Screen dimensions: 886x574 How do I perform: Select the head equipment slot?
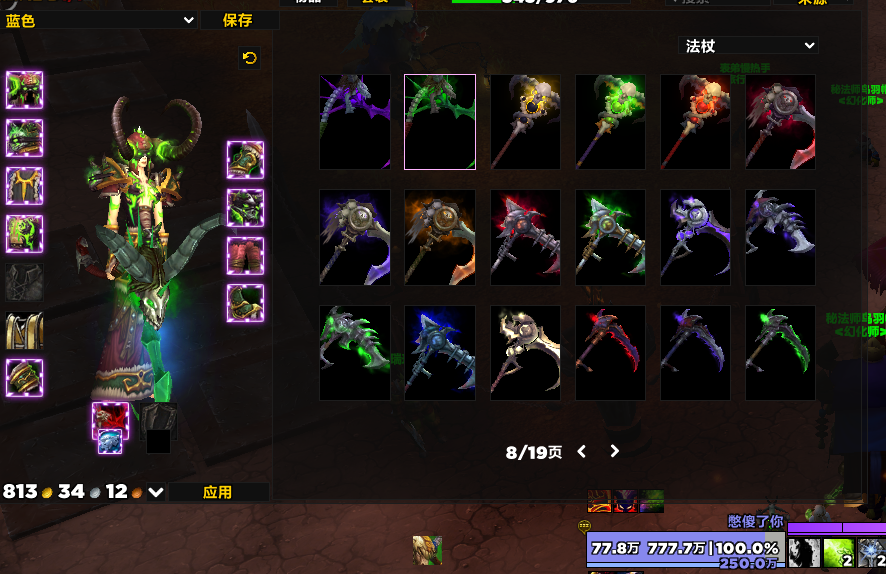point(24,90)
